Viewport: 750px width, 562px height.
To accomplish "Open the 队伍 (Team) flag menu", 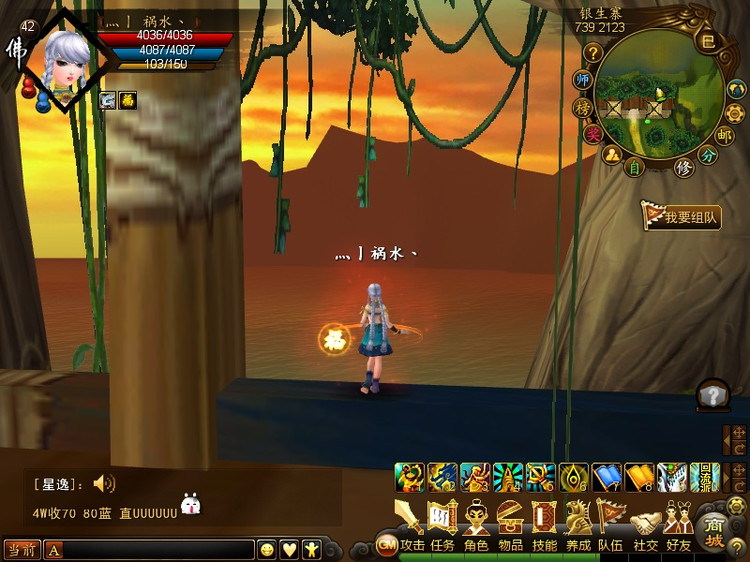I will pos(611,523).
